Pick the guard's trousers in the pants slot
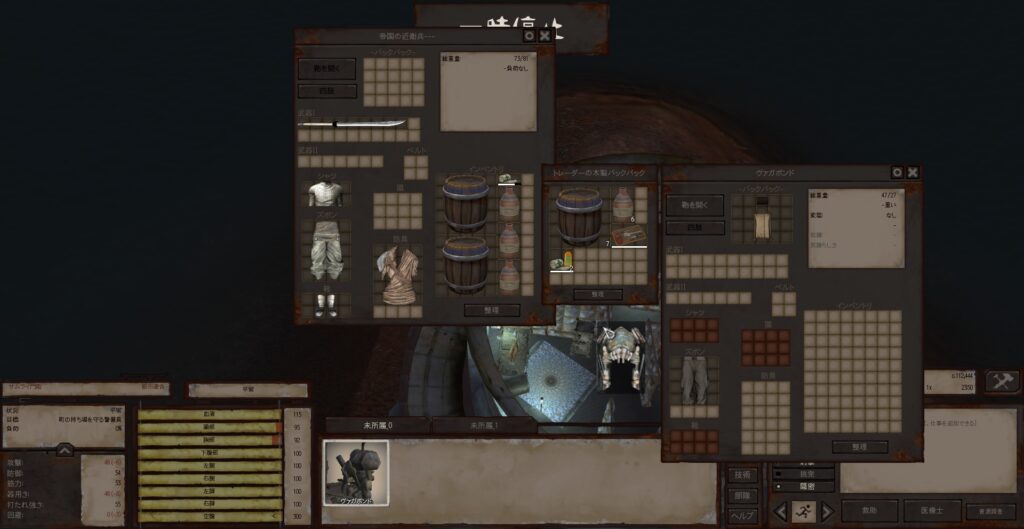The width and height of the screenshot is (1024, 529). click(x=326, y=250)
